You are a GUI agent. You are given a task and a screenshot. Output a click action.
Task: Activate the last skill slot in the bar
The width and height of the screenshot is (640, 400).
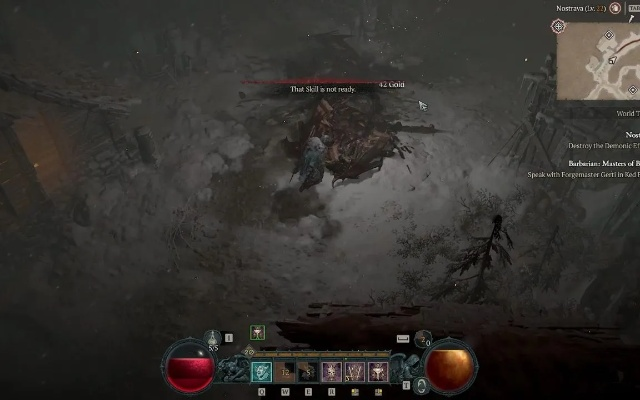click(x=378, y=372)
